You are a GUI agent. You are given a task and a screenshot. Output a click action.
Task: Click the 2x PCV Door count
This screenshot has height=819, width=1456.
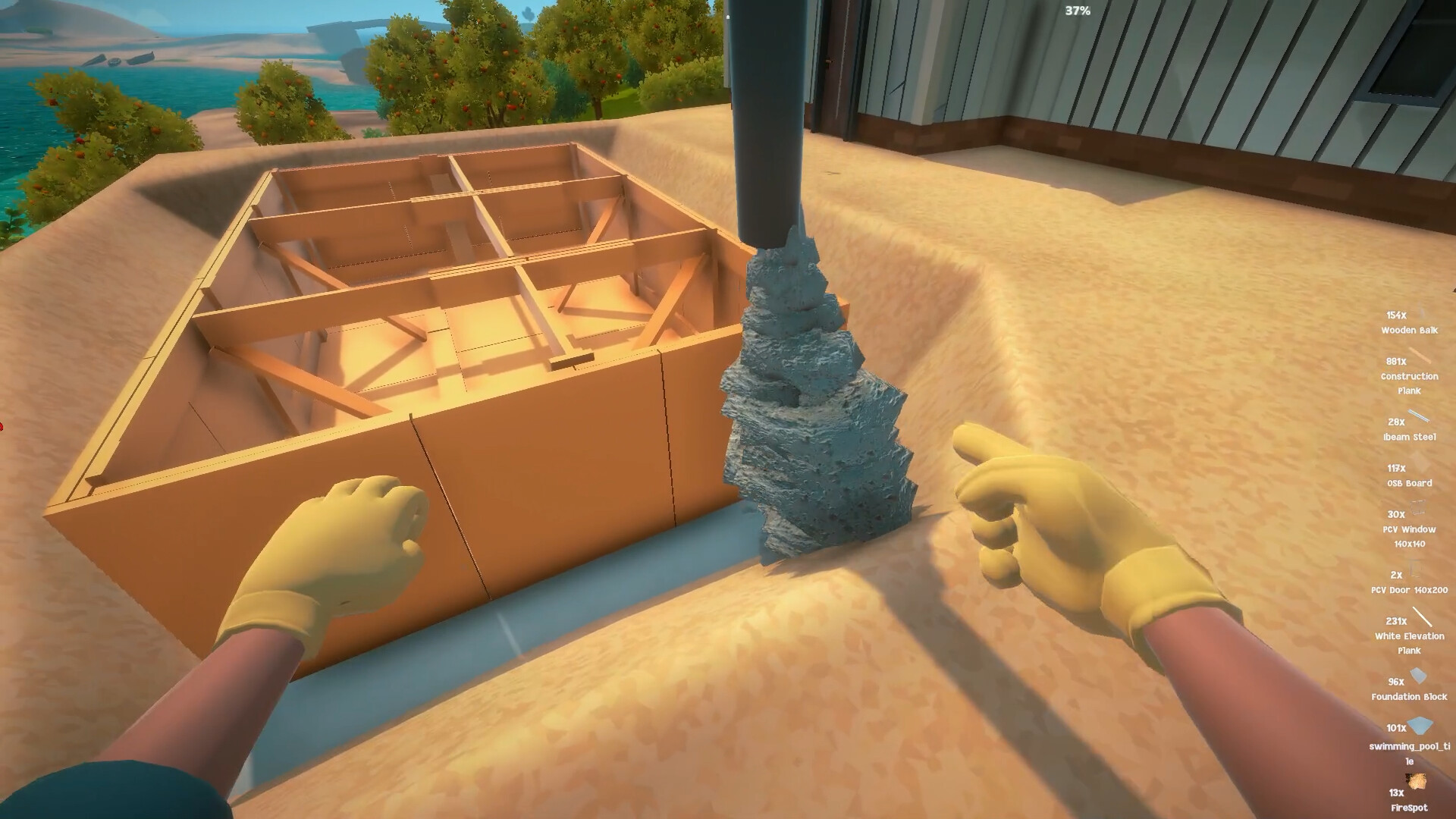pos(1395,576)
